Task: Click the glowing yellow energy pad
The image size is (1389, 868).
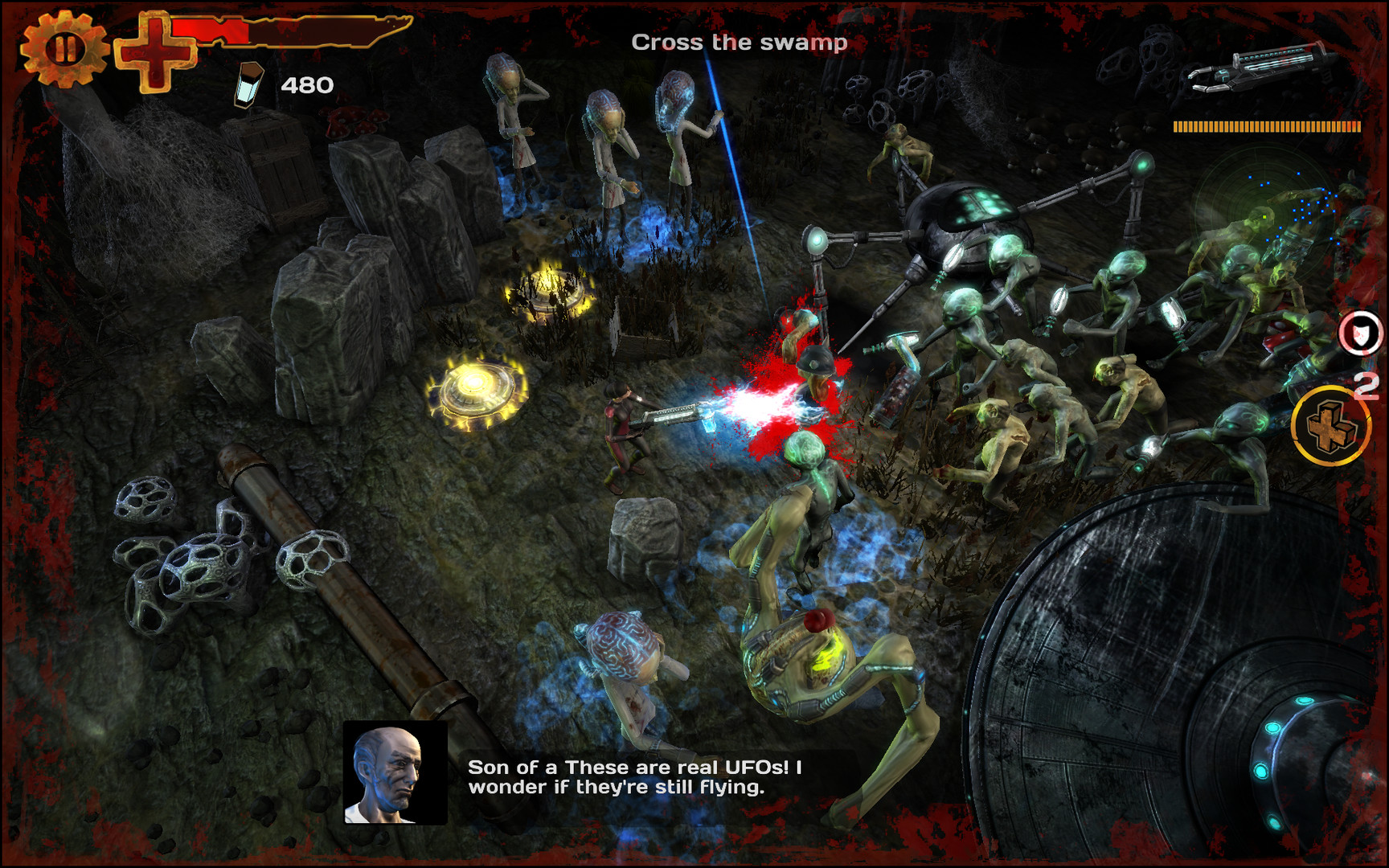Action: coord(476,391)
